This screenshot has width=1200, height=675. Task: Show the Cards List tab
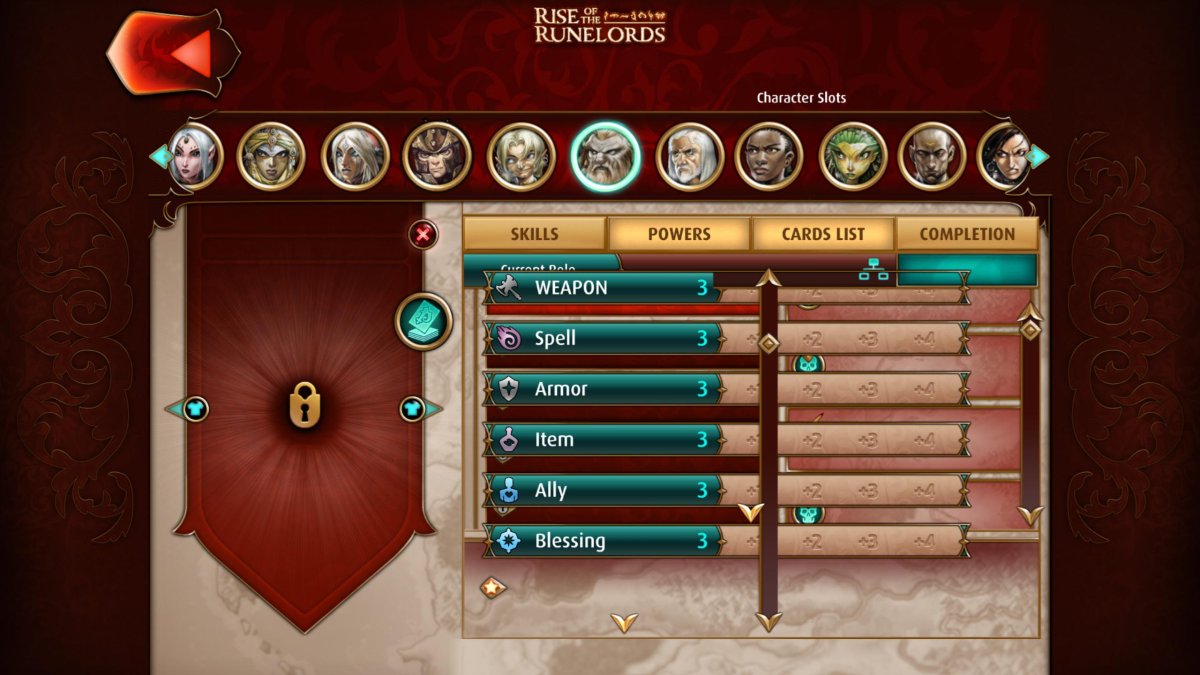point(823,234)
